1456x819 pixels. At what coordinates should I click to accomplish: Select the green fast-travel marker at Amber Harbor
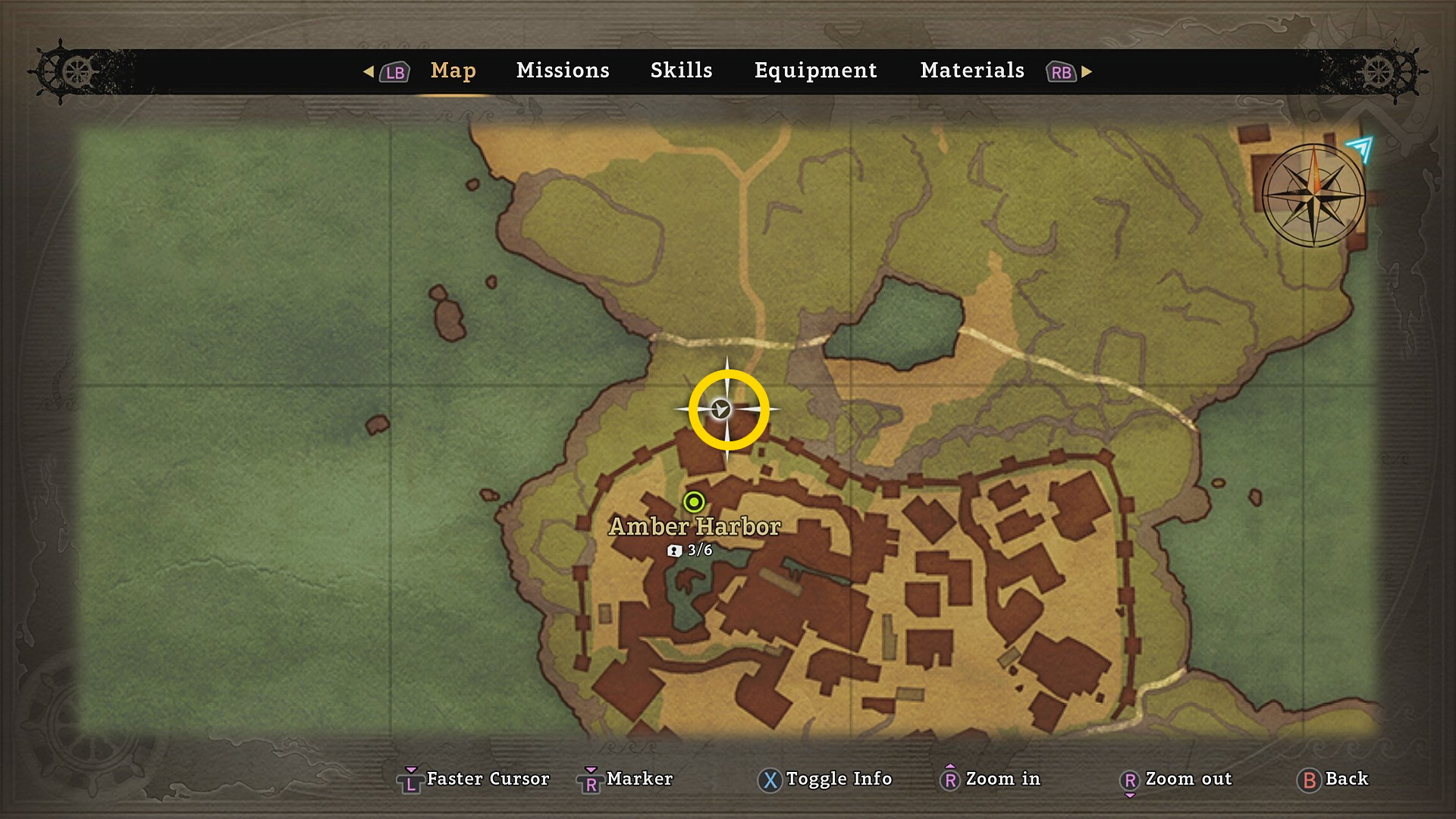[x=694, y=502]
